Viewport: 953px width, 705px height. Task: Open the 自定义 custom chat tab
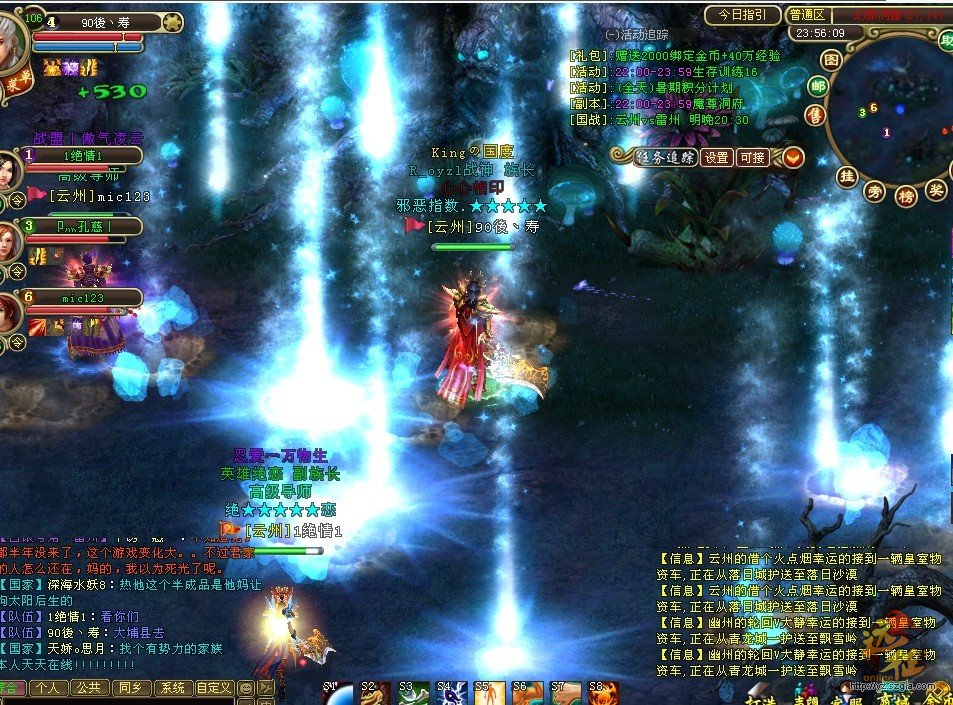tap(214, 688)
